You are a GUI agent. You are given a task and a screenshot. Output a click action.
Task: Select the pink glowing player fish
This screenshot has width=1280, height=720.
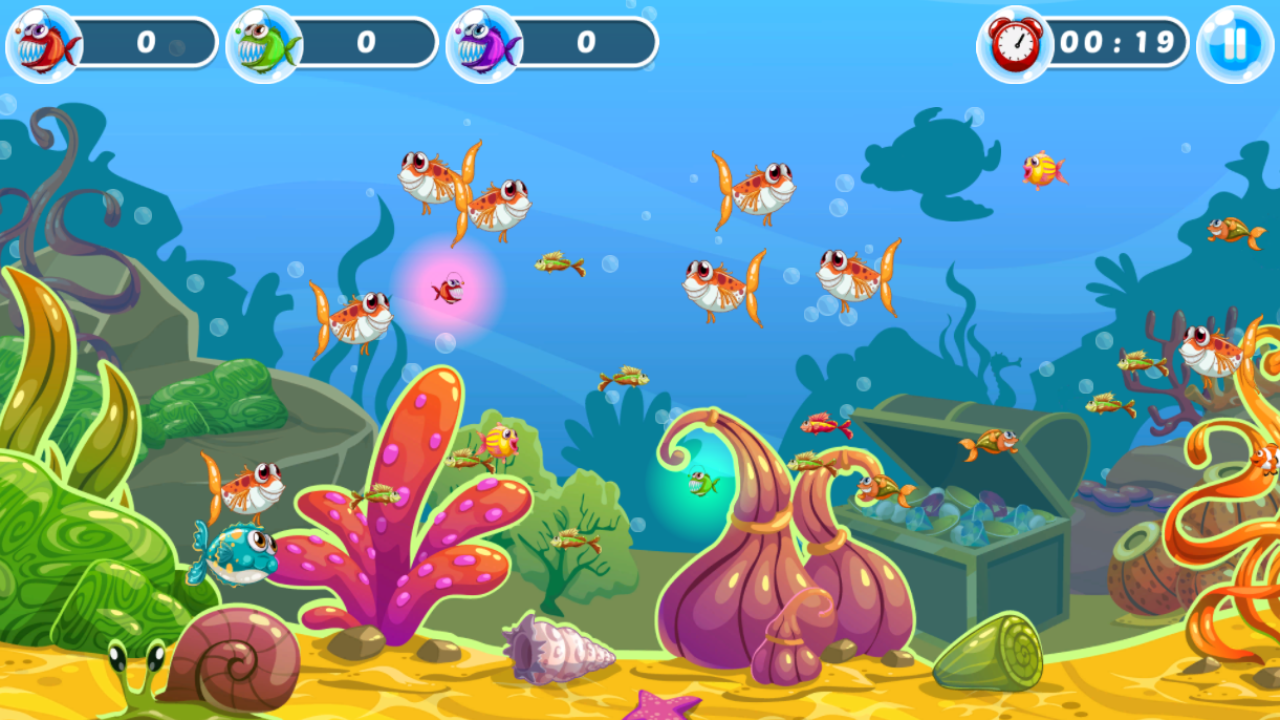click(x=449, y=288)
